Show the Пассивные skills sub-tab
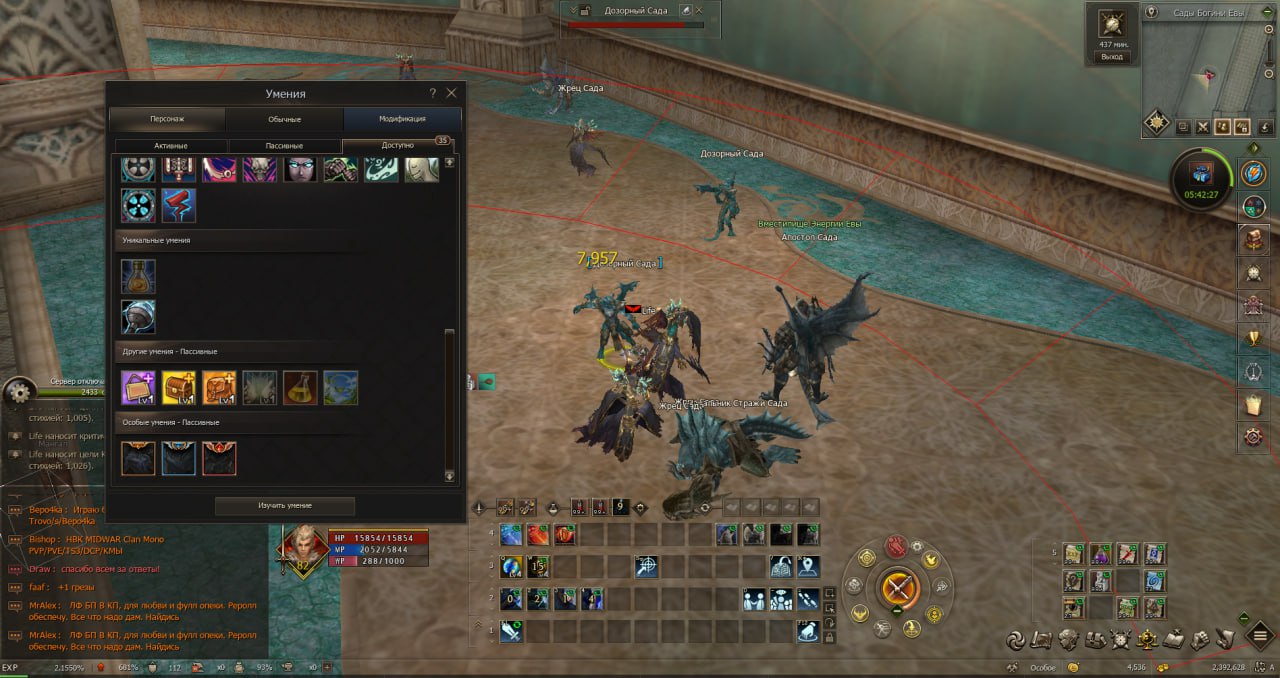Image resolution: width=1280 pixels, height=678 pixels. (x=284, y=145)
